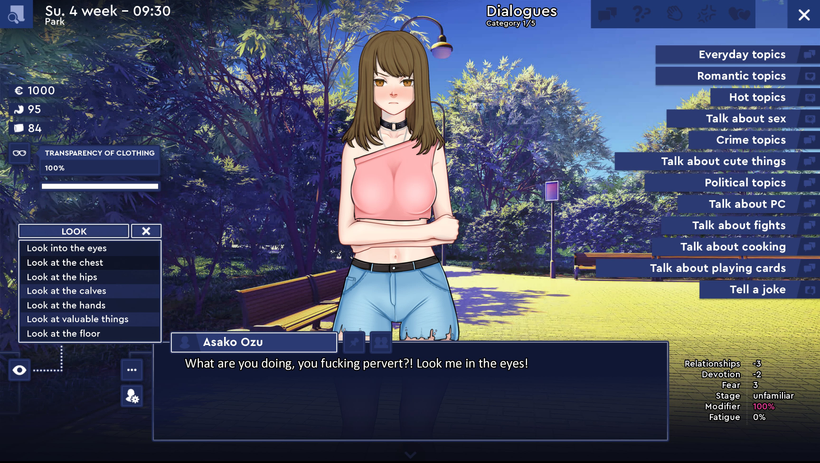Close the Dialogues panel with the X
This screenshot has height=463, width=820.
[804, 16]
